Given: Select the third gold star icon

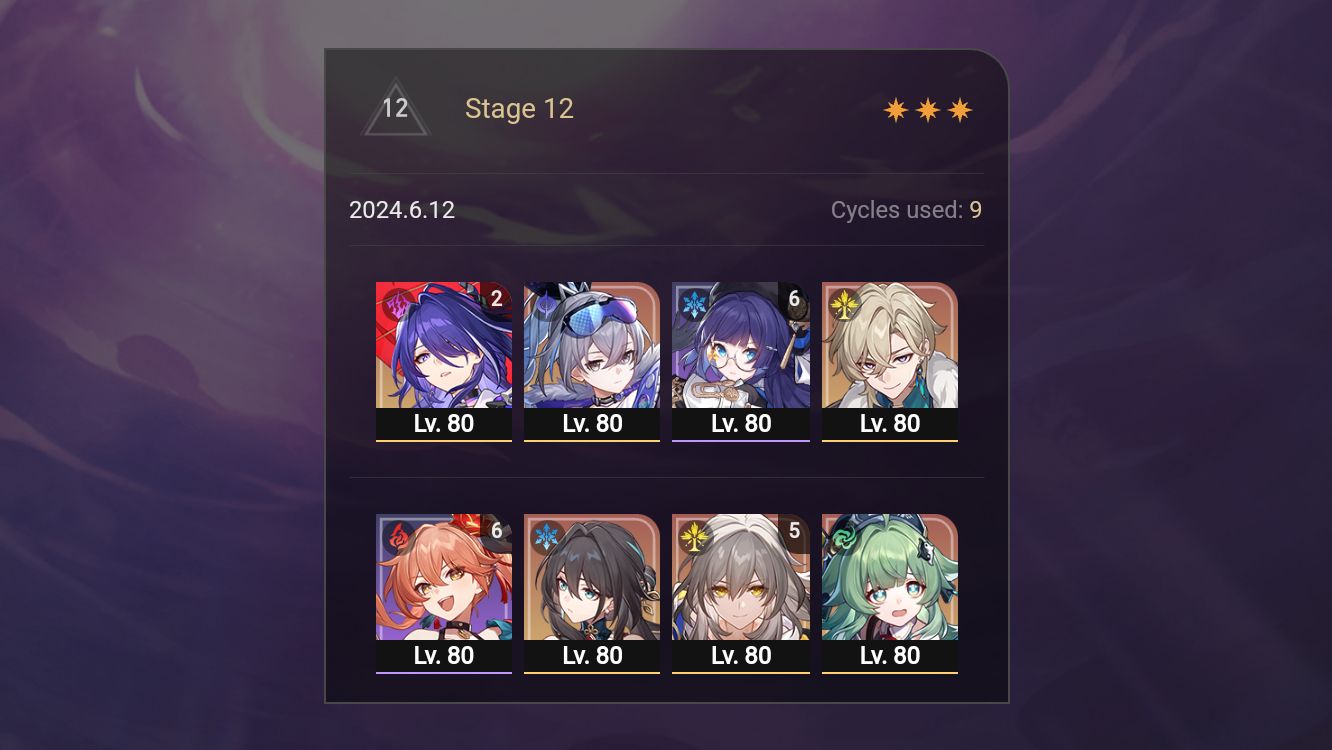Looking at the screenshot, I should pos(959,108).
